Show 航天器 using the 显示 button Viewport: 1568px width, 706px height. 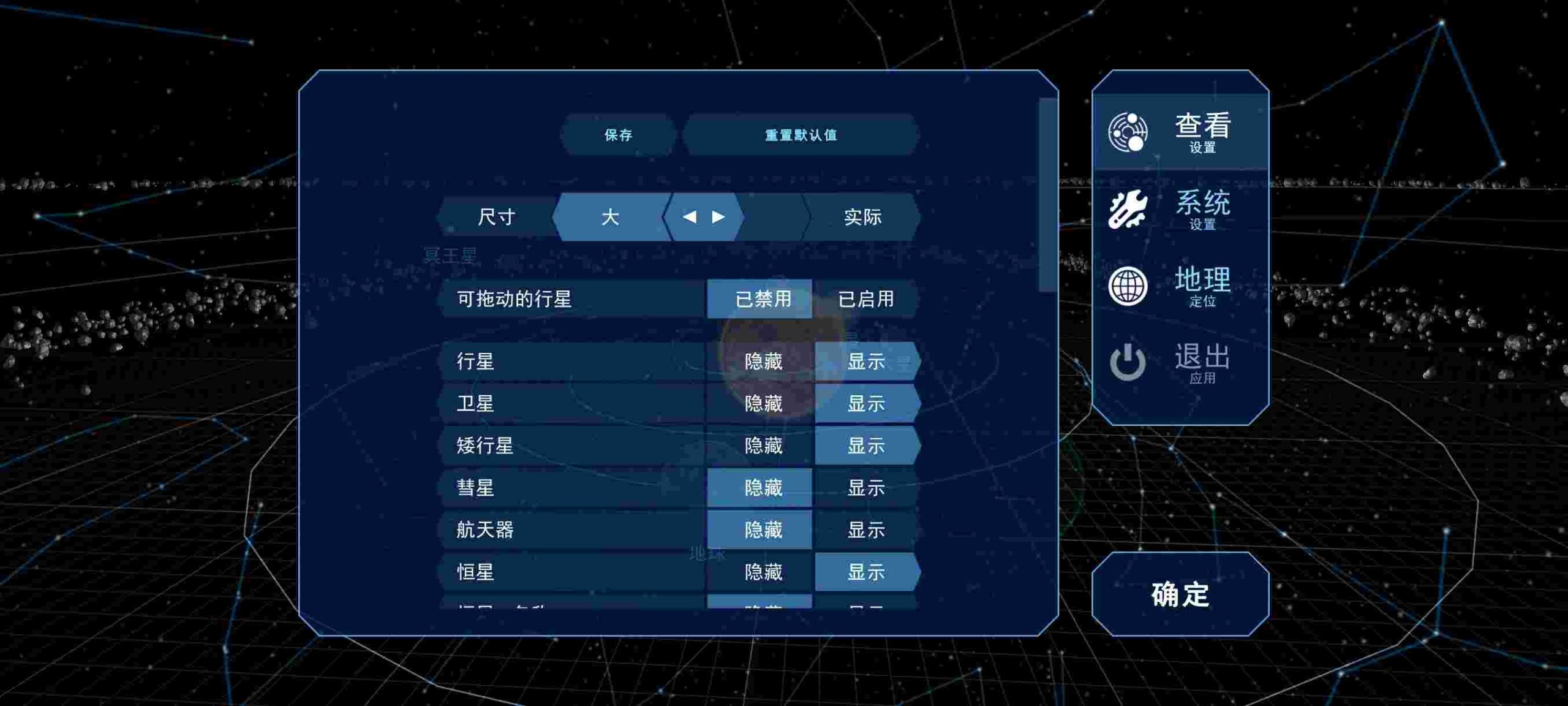[865, 530]
